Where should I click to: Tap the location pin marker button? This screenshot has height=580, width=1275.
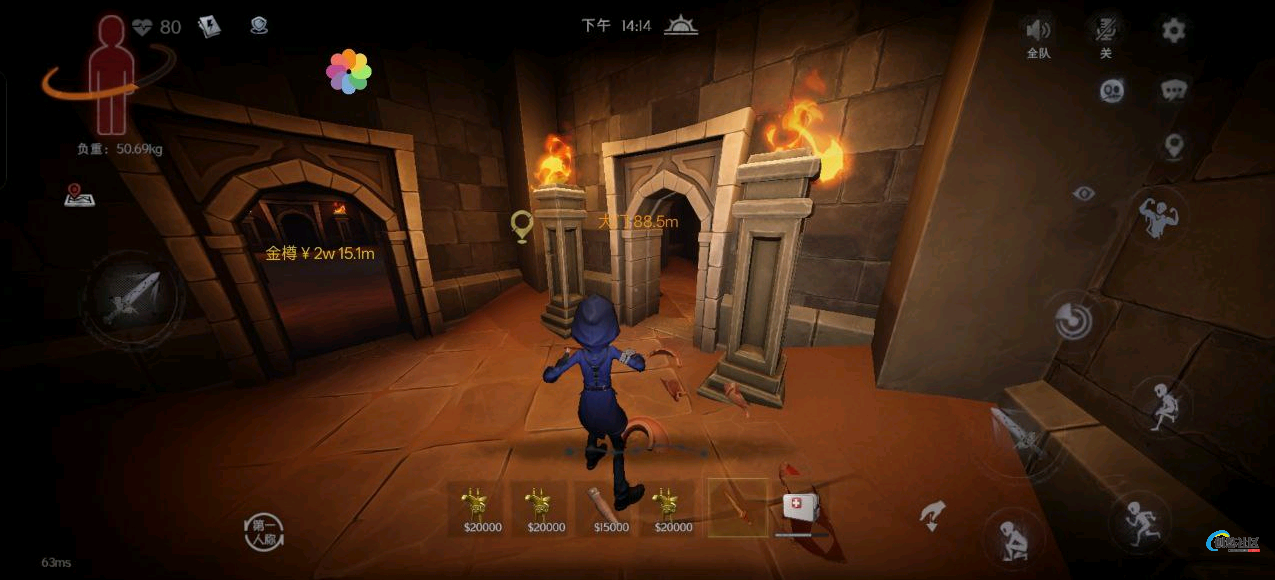[x=1174, y=146]
